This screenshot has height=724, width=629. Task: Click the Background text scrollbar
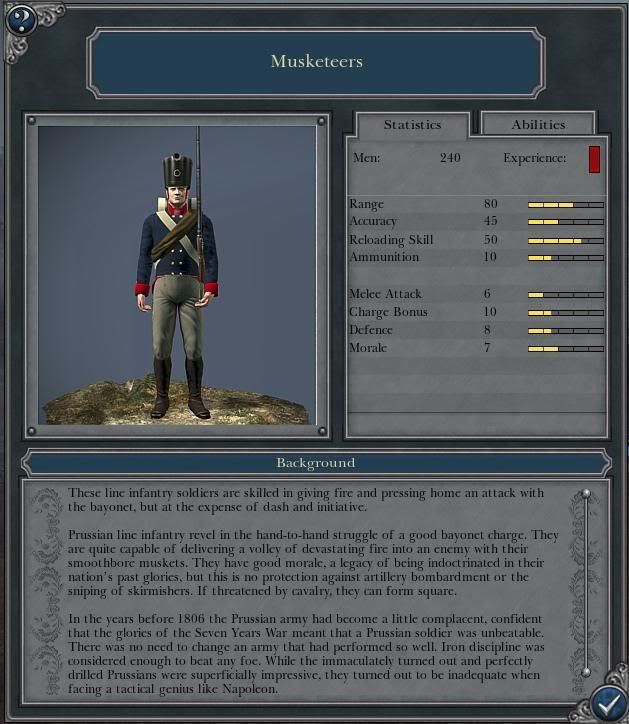[x=586, y=584]
